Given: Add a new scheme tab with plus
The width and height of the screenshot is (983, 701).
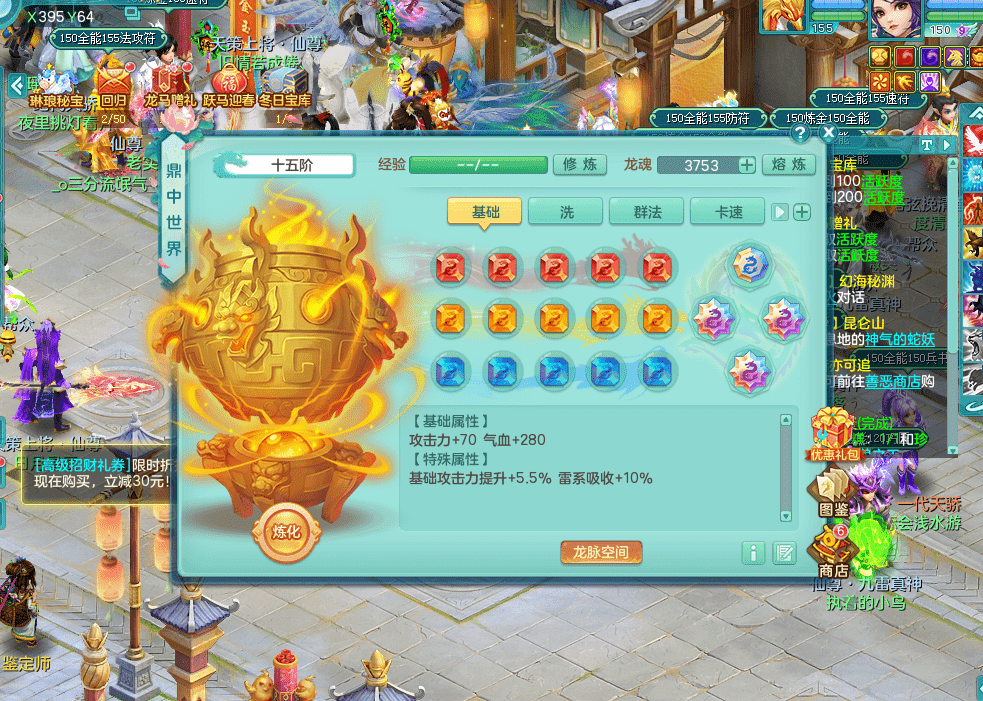Looking at the screenshot, I should pos(801,212).
